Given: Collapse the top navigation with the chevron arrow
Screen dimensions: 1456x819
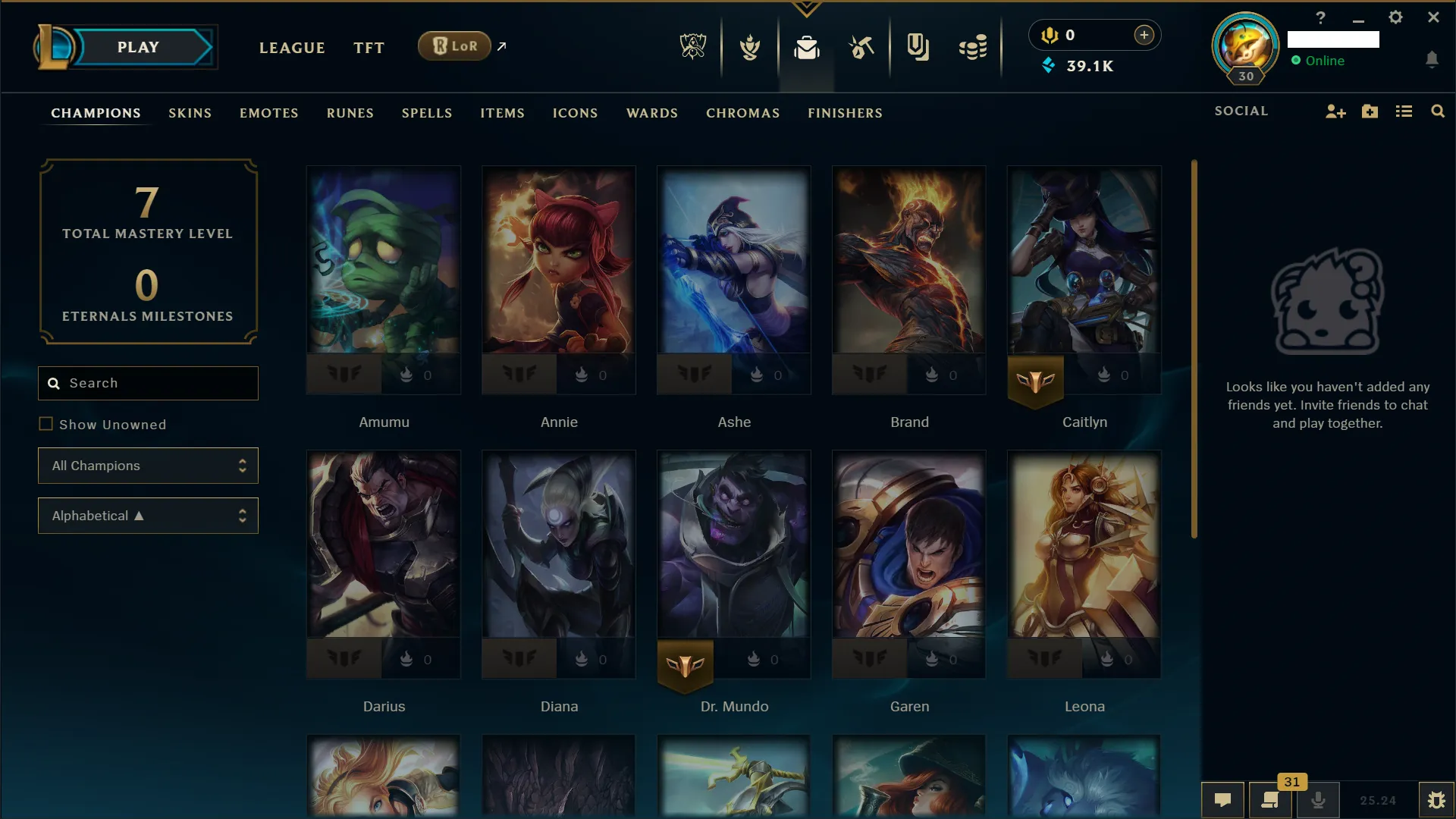Looking at the screenshot, I should pos(806,9).
